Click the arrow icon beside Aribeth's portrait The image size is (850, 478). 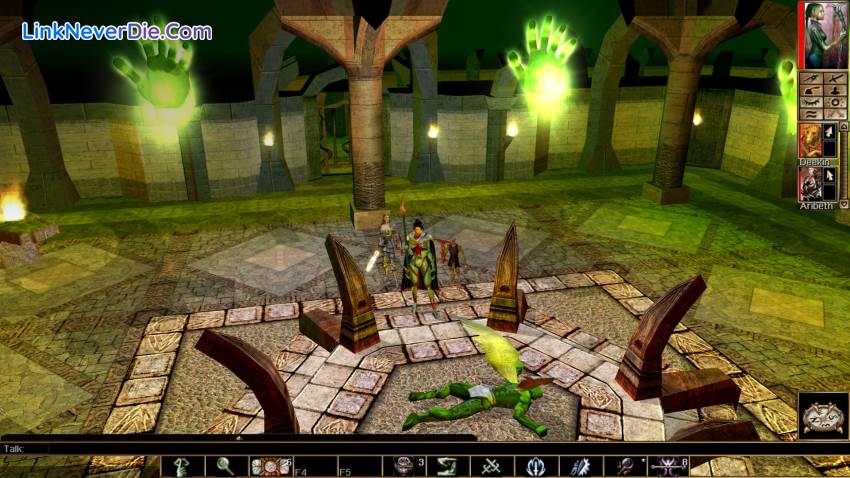click(x=829, y=177)
